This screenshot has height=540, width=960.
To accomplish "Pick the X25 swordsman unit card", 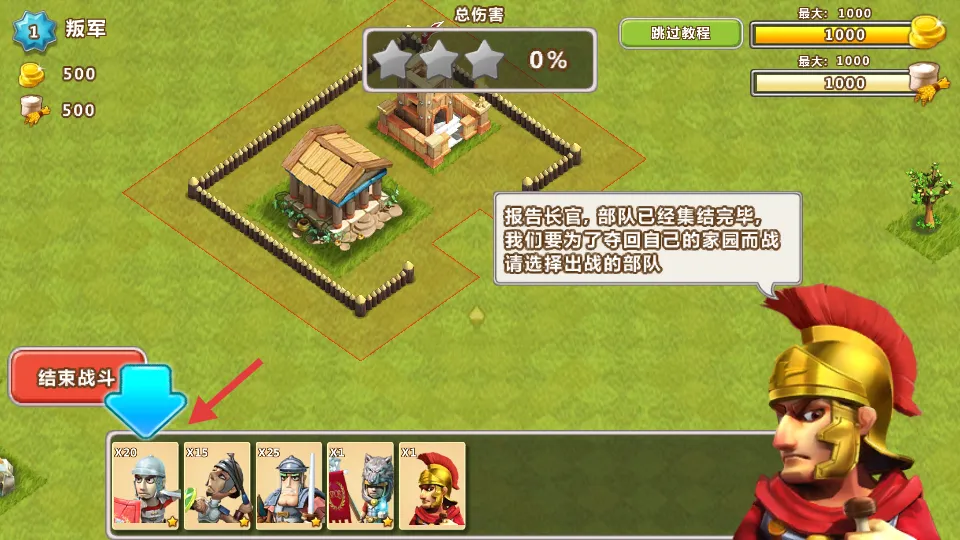I will point(289,485).
